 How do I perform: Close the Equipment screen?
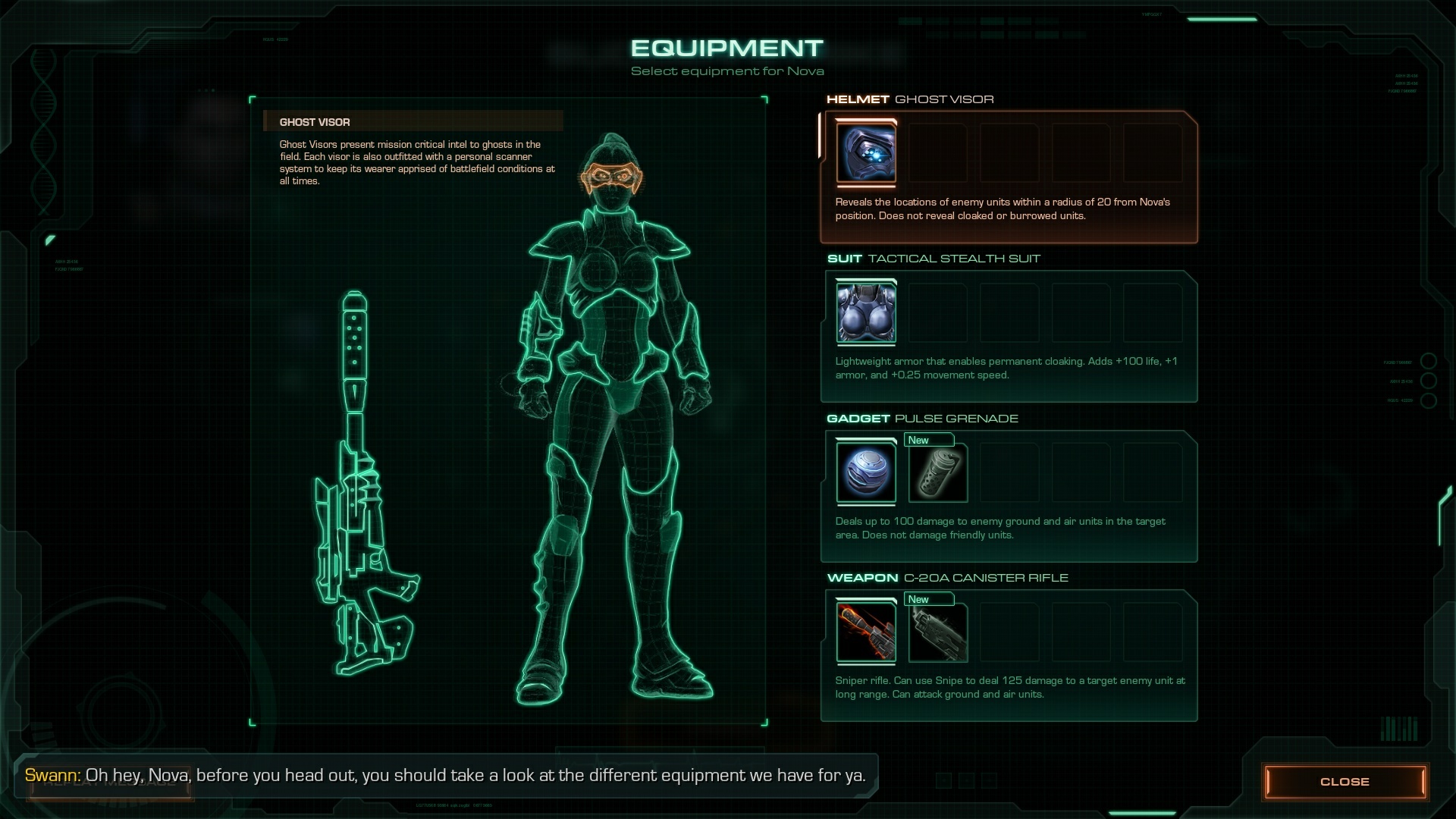(1344, 782)
